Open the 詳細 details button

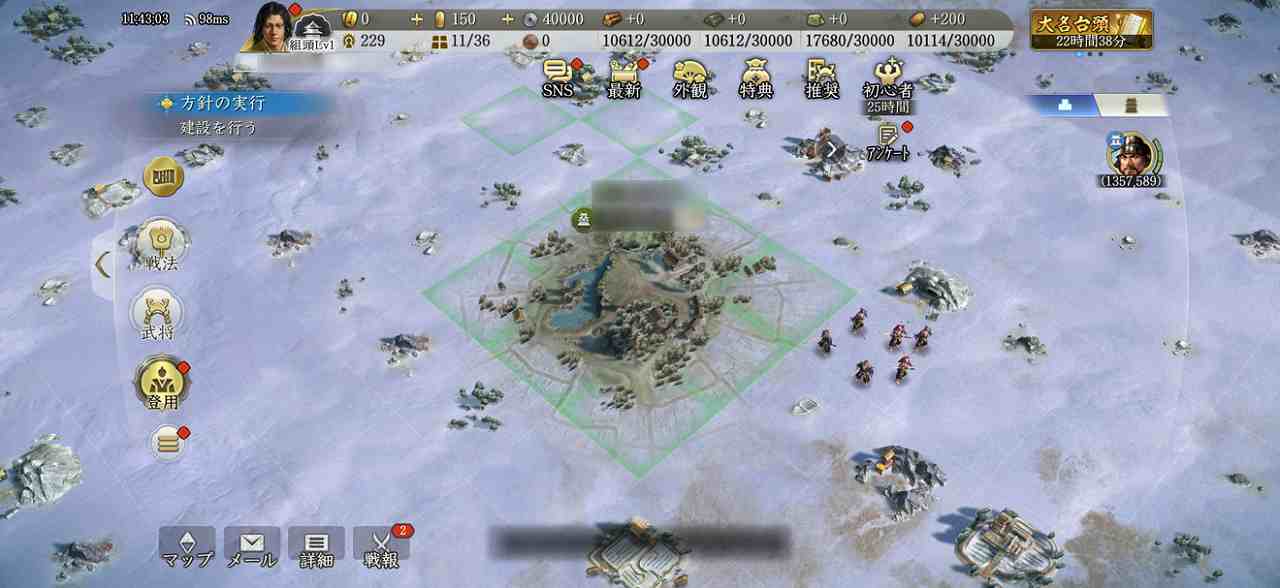316,547
